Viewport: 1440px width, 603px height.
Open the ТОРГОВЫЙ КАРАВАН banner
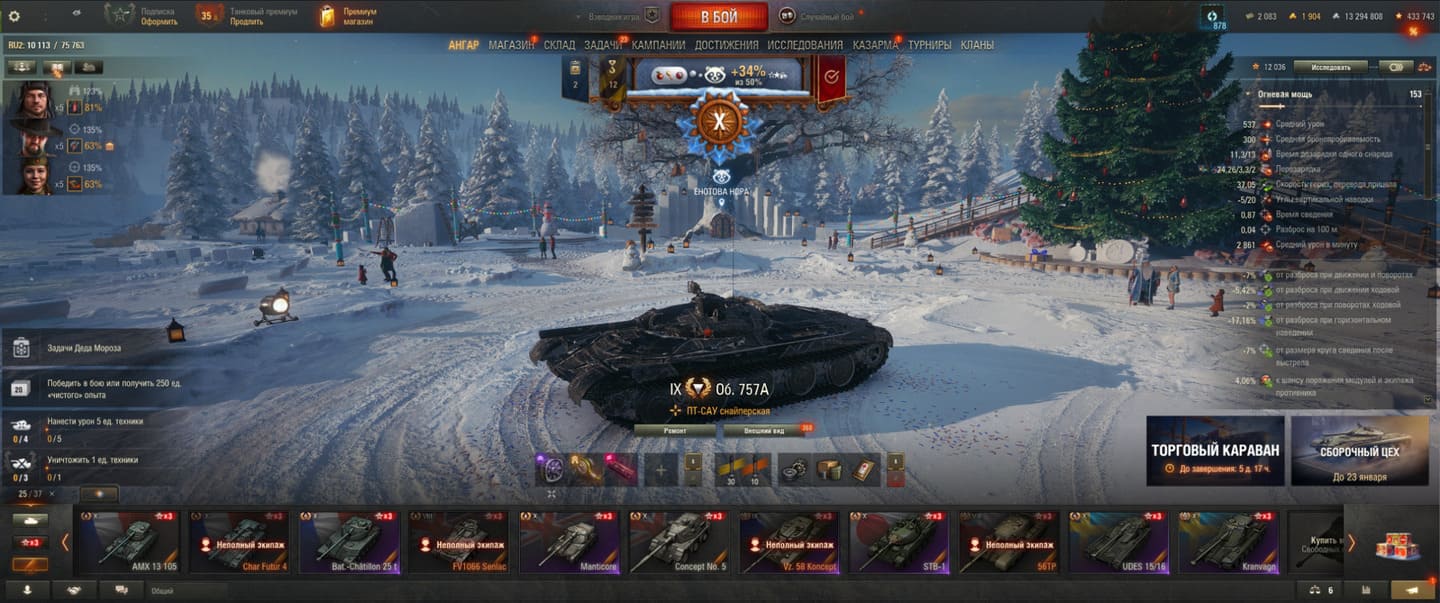tap(1215, 451)
